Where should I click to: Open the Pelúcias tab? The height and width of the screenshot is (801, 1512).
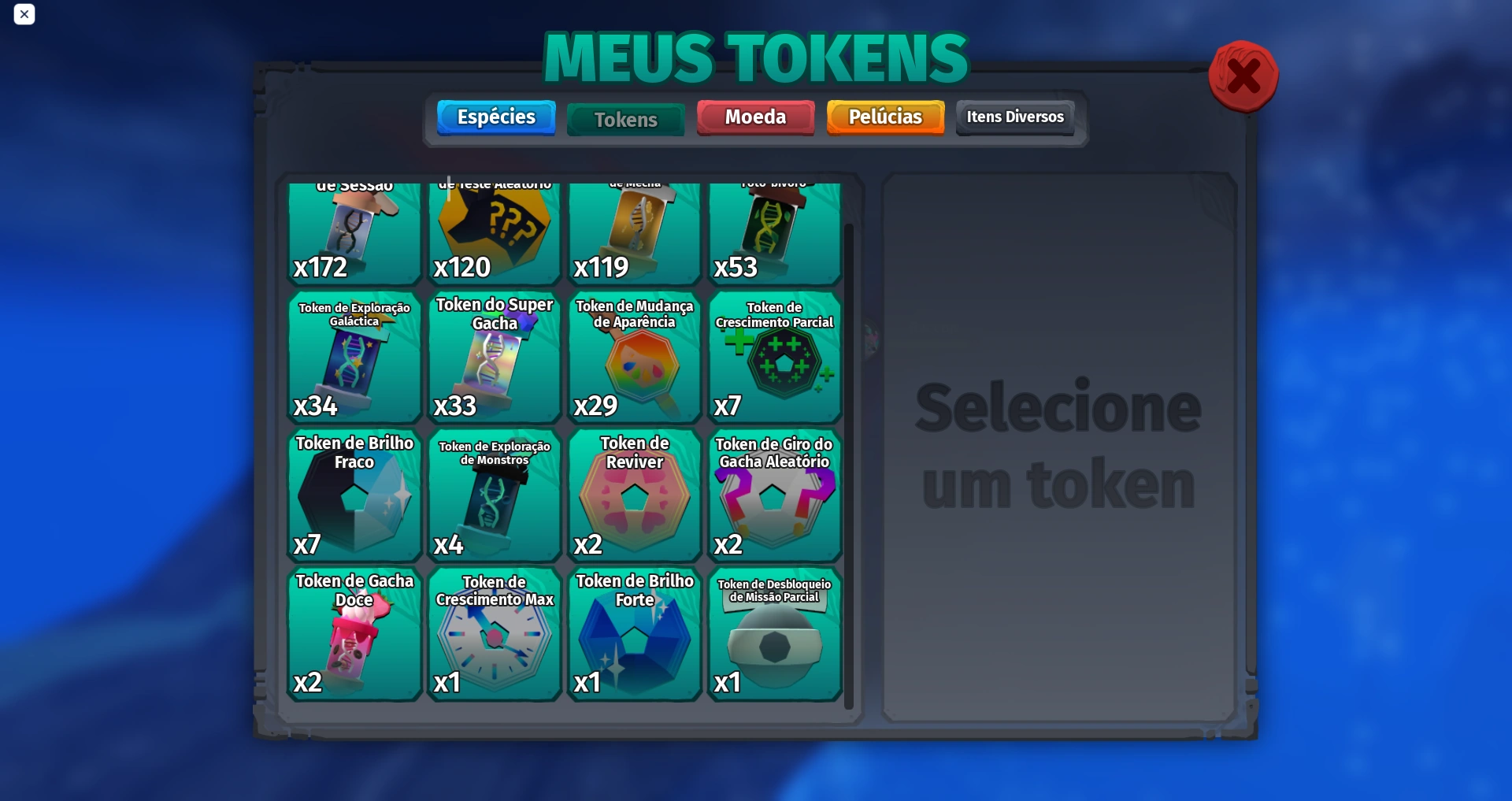884,117
